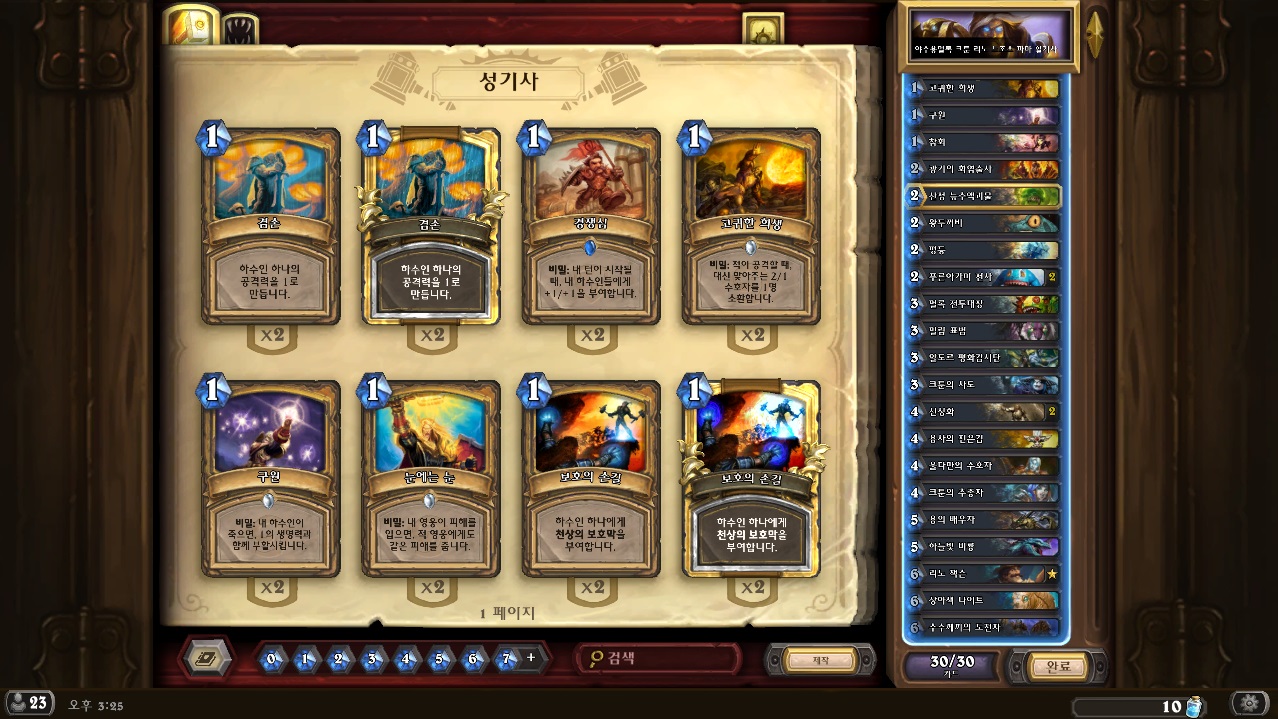Switch to the neutral cards tab
The height and width of the screenshot is (719, 1278).
click(240, 30)
